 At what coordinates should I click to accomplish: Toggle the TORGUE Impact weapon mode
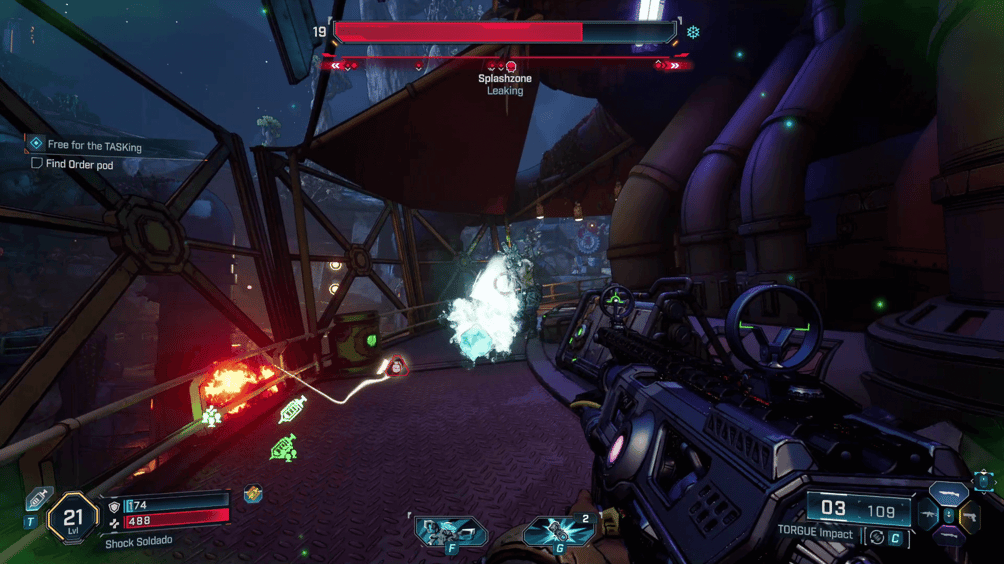coord(877,537)
